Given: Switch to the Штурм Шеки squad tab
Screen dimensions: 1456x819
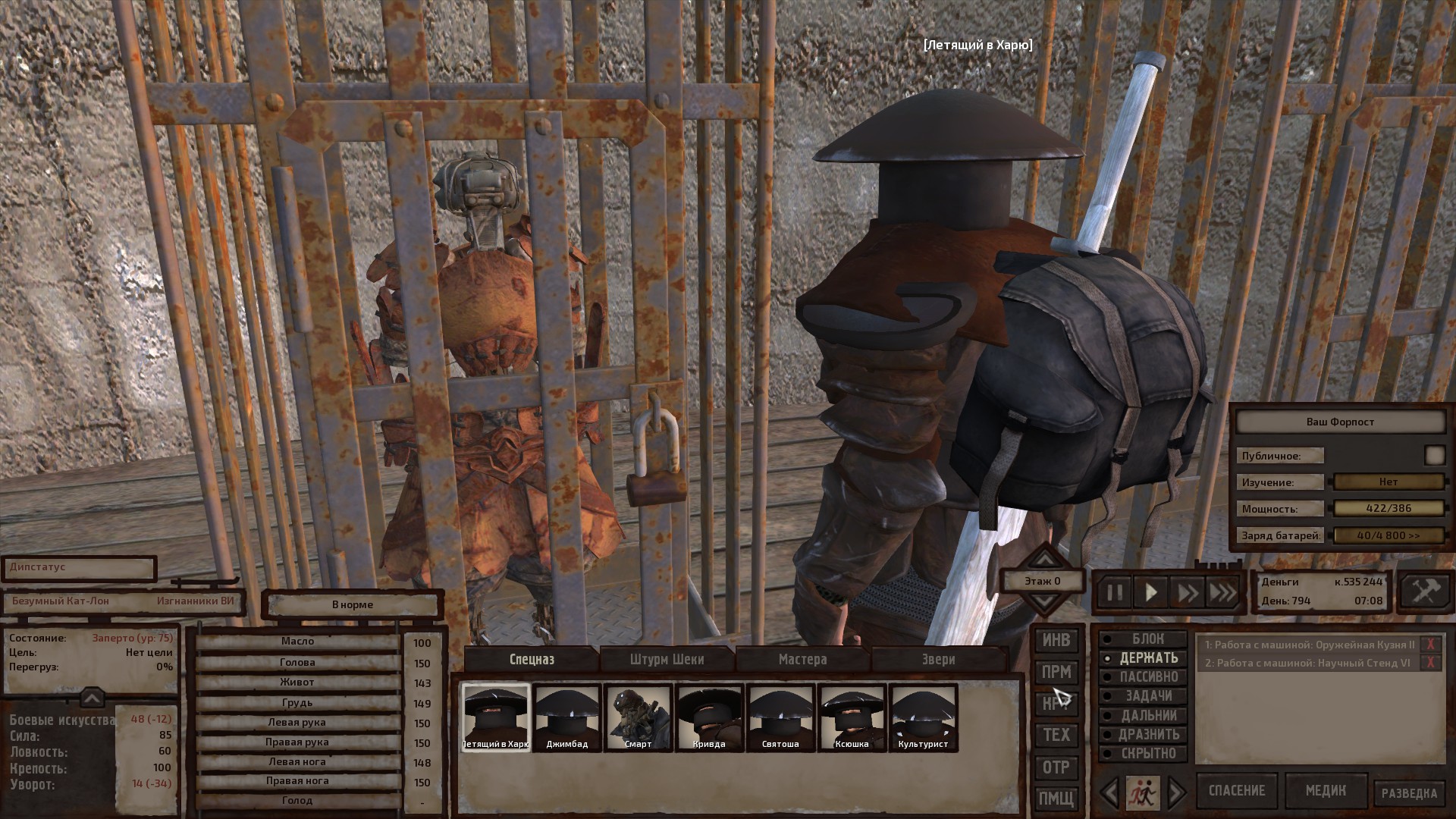Looking at the screenshot, I should pyautogui.click(x=667, y=659).
